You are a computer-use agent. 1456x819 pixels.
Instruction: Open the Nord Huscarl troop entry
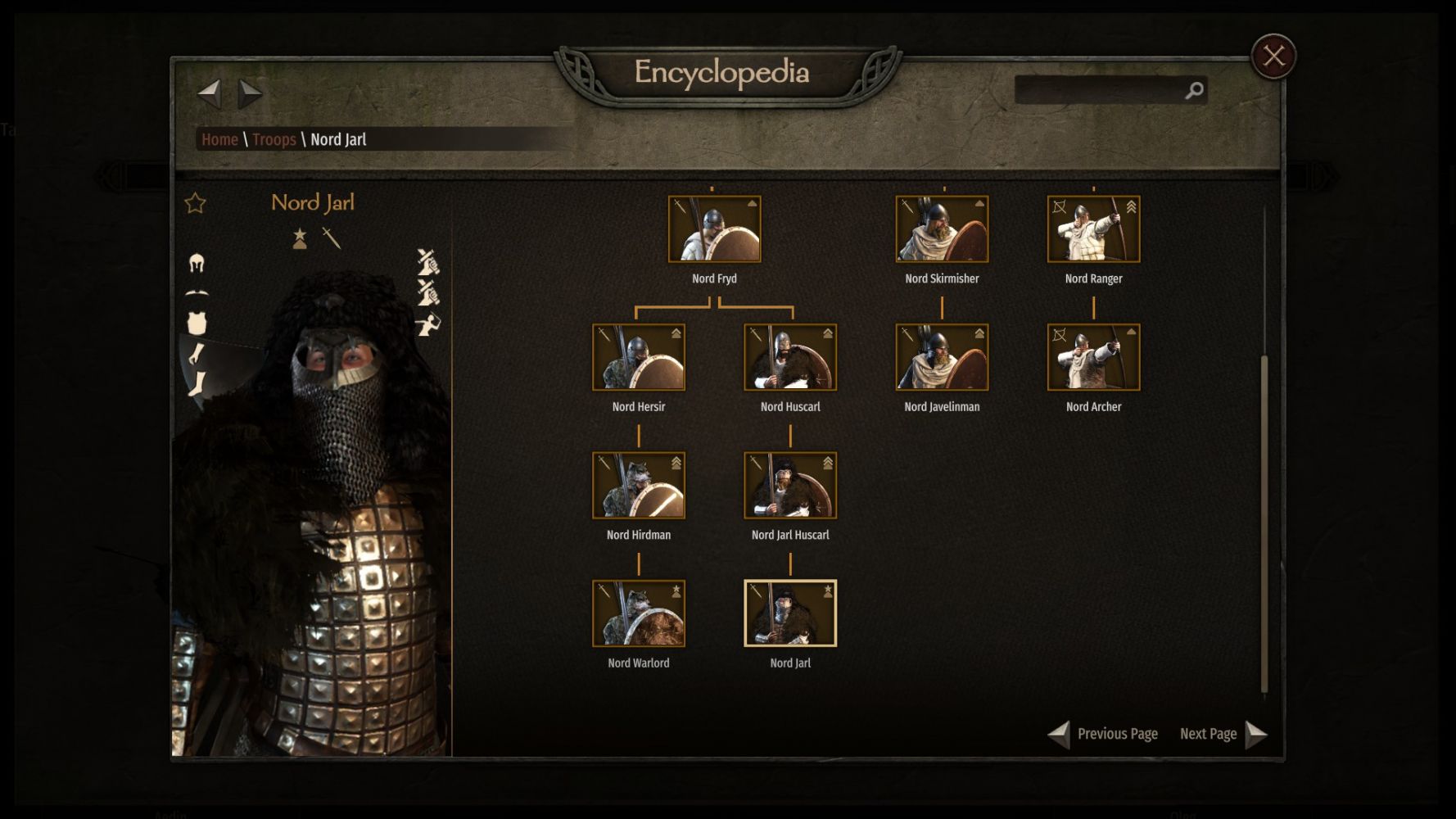pyautogui.click(x=790, y=357)
